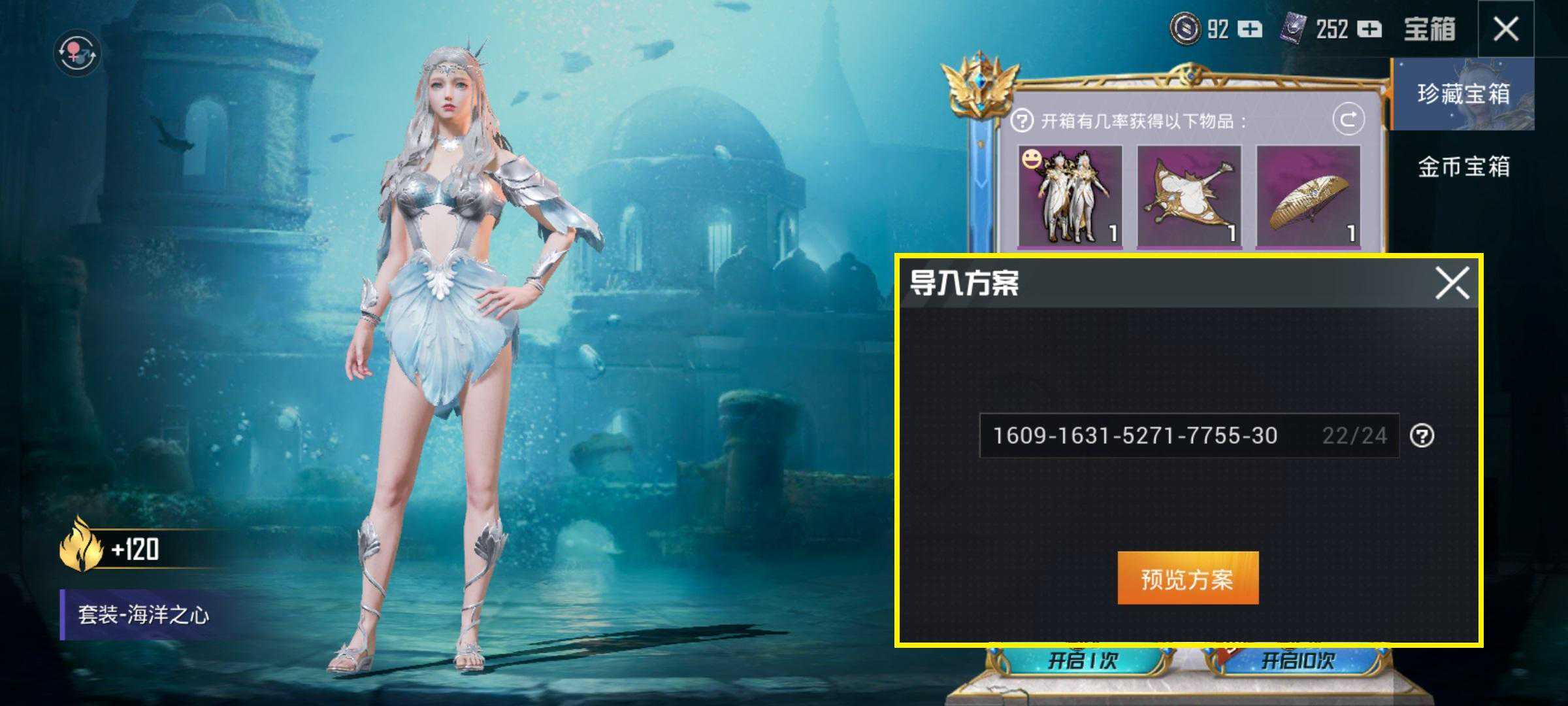Close the crate screen with the top-right X
The height and width of the screenshot is (706, 1568).
[x=1506, y=29]
